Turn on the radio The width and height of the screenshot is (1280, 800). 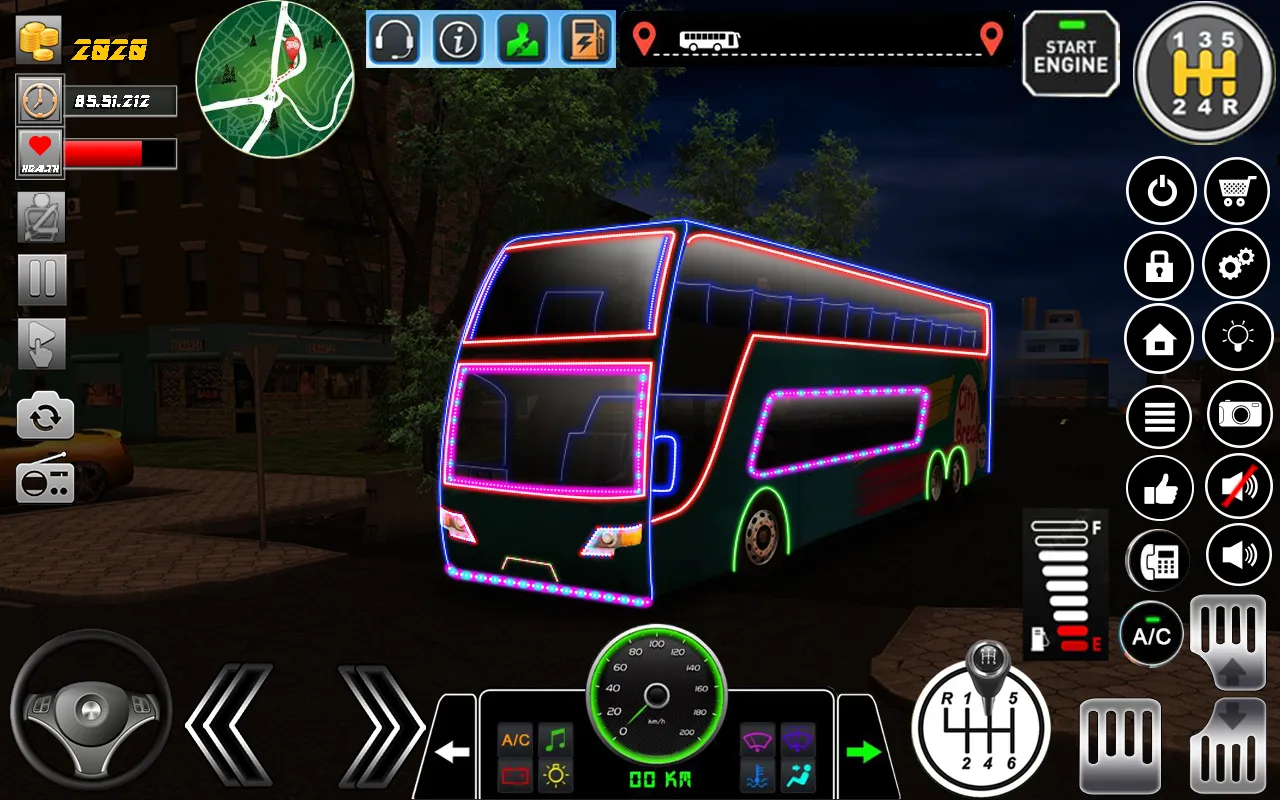click(x=45, y=482)
